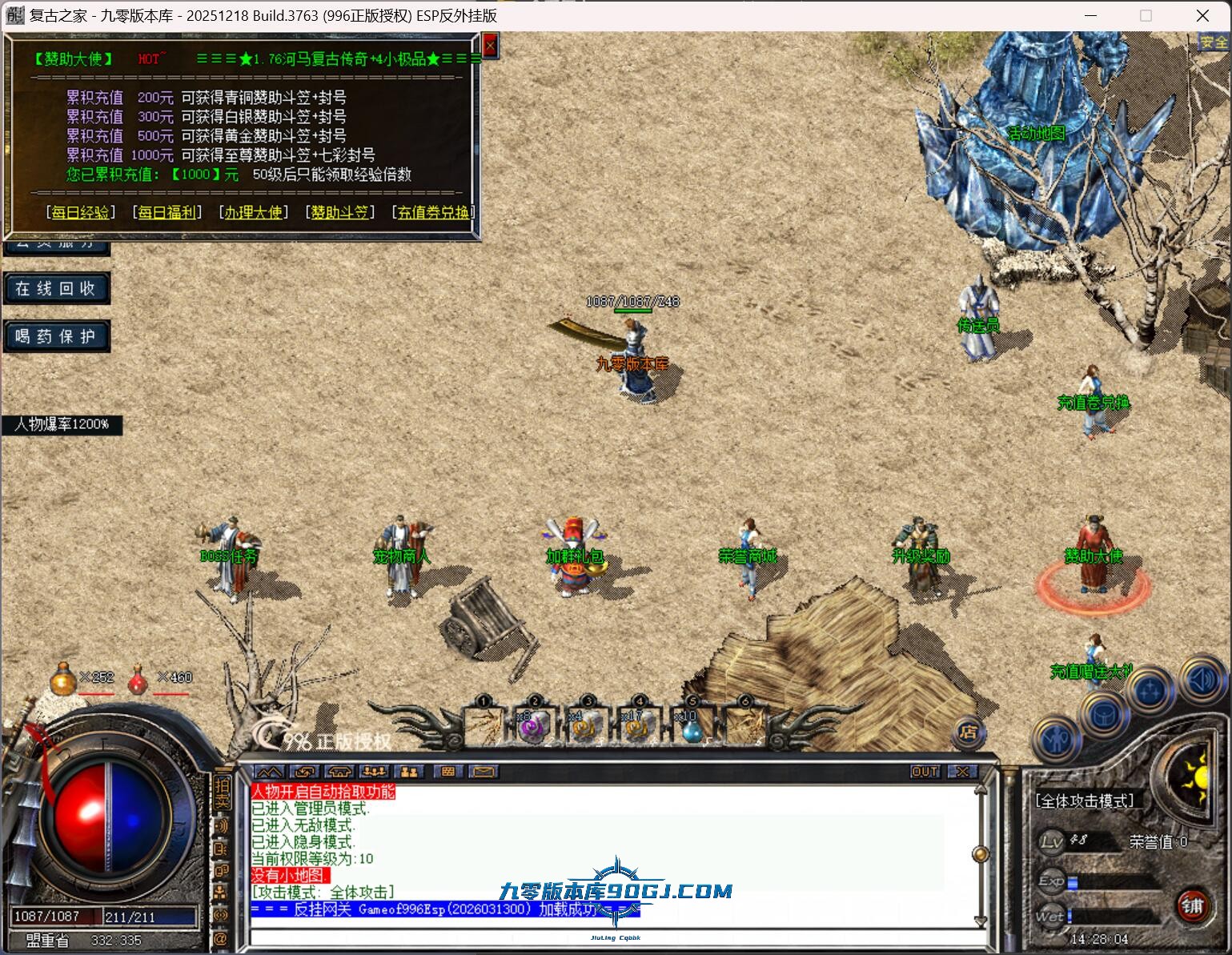Choose the 充值券兑换 voucher exchange link
Viewport: 1232px width, 955px height.
(x=433, y=212)
